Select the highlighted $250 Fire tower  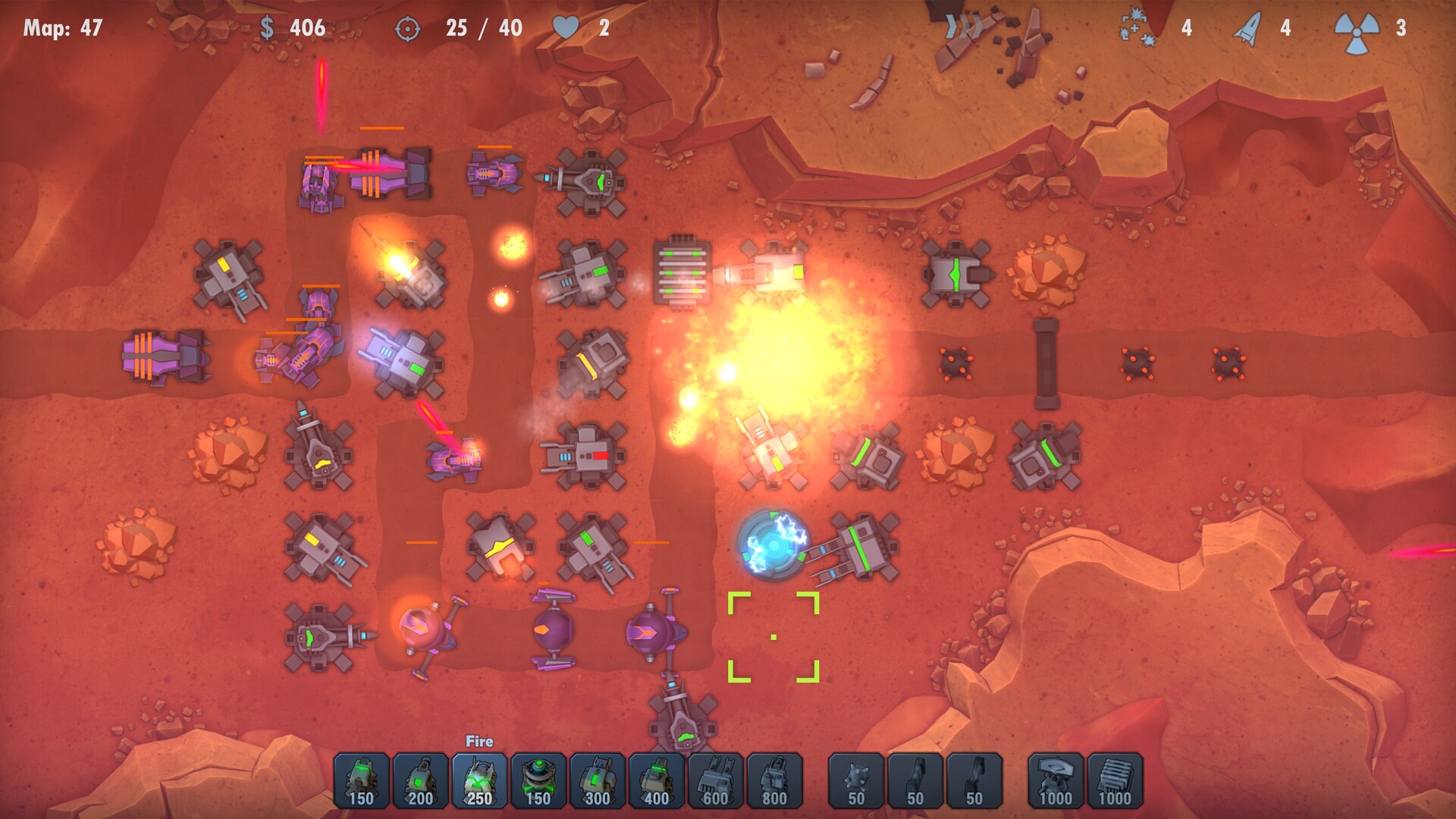[x=481, y=781]
